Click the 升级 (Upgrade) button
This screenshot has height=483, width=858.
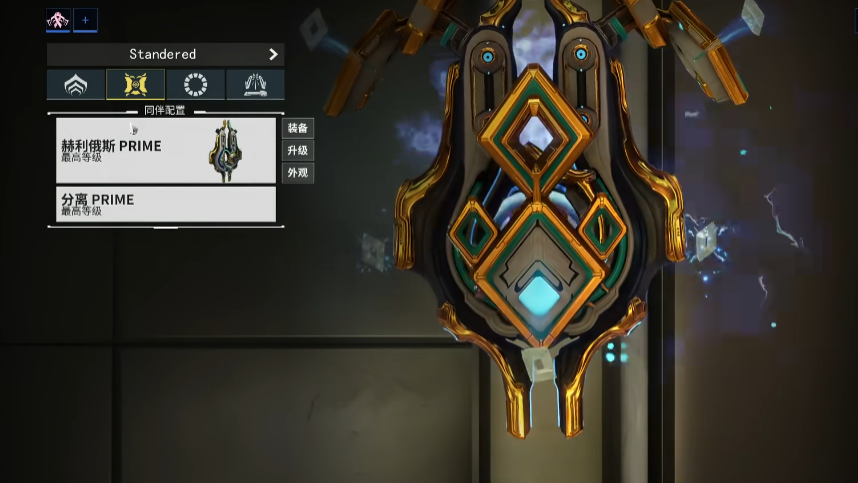coord(298,150)
